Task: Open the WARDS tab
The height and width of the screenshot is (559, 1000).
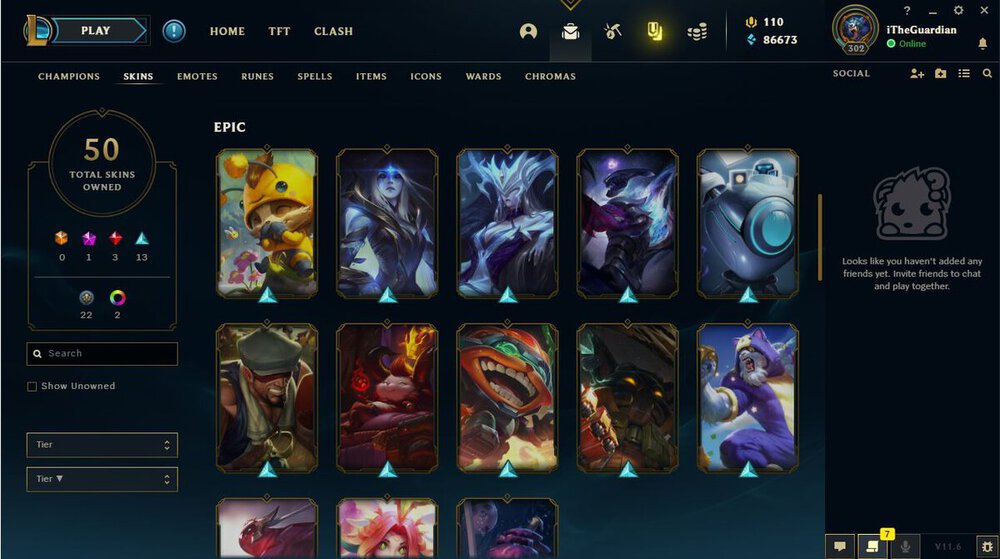Action: pyautogui.click(x=483, y=77)
